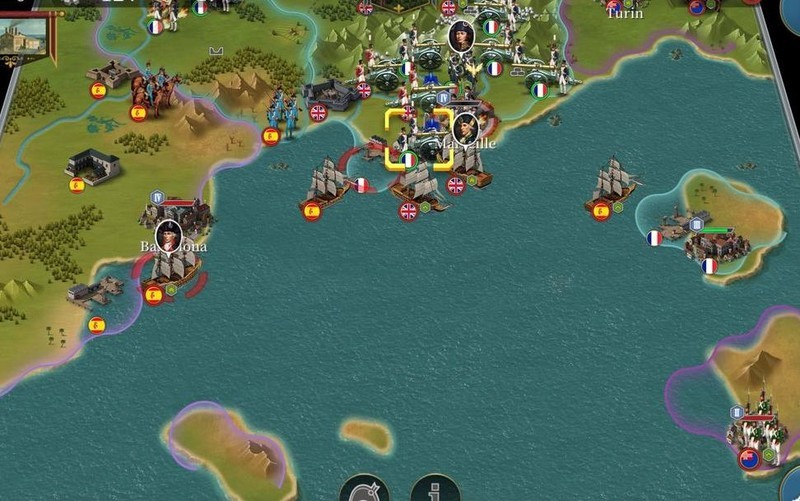Click the general portrait at Marseille

point(466,128)
